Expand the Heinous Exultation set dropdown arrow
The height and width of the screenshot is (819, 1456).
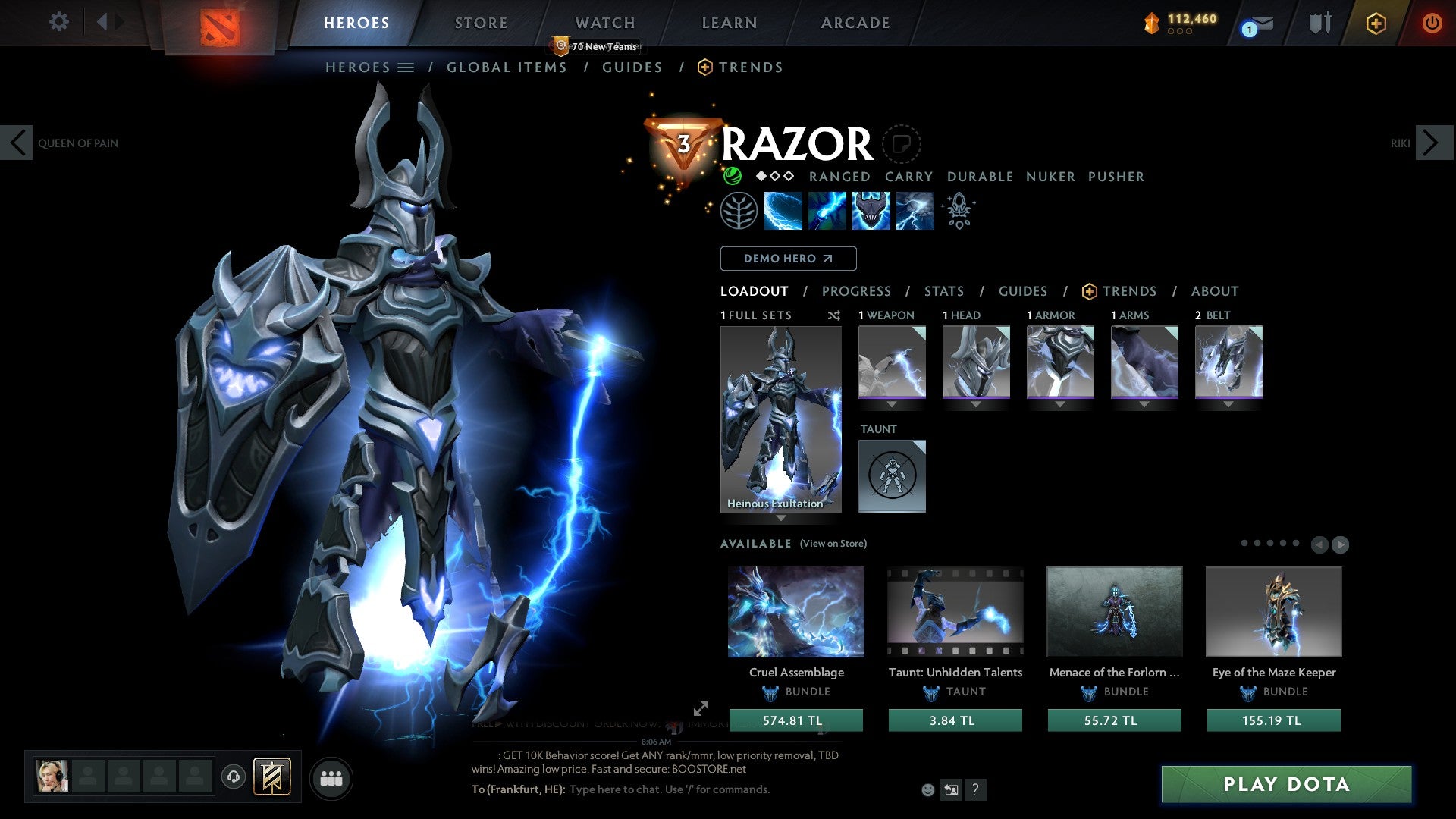click(781, 517)
